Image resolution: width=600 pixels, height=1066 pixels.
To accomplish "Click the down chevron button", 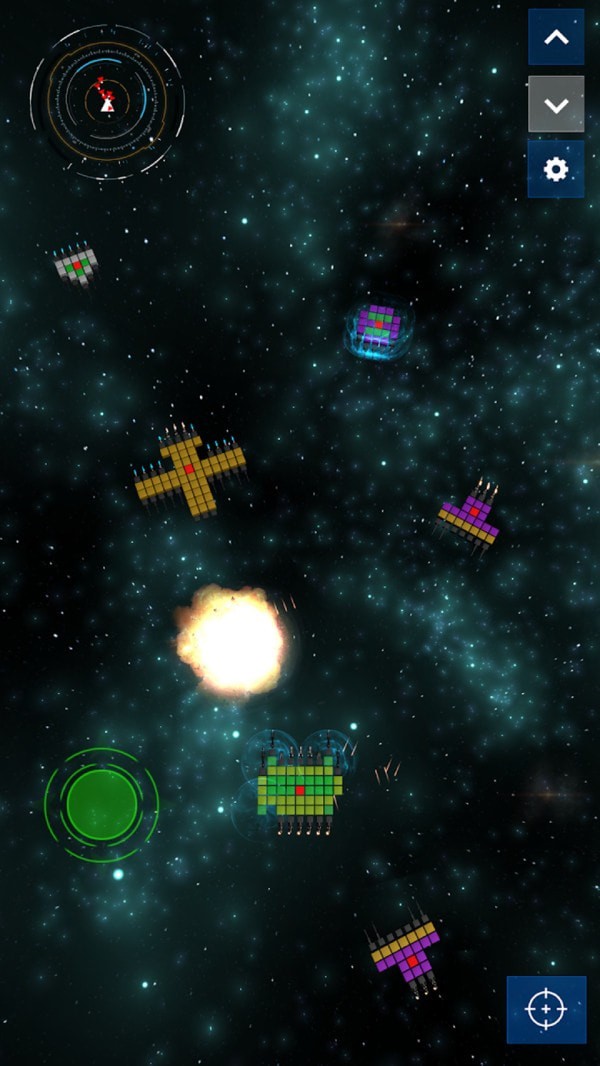I will pos(556,104).
